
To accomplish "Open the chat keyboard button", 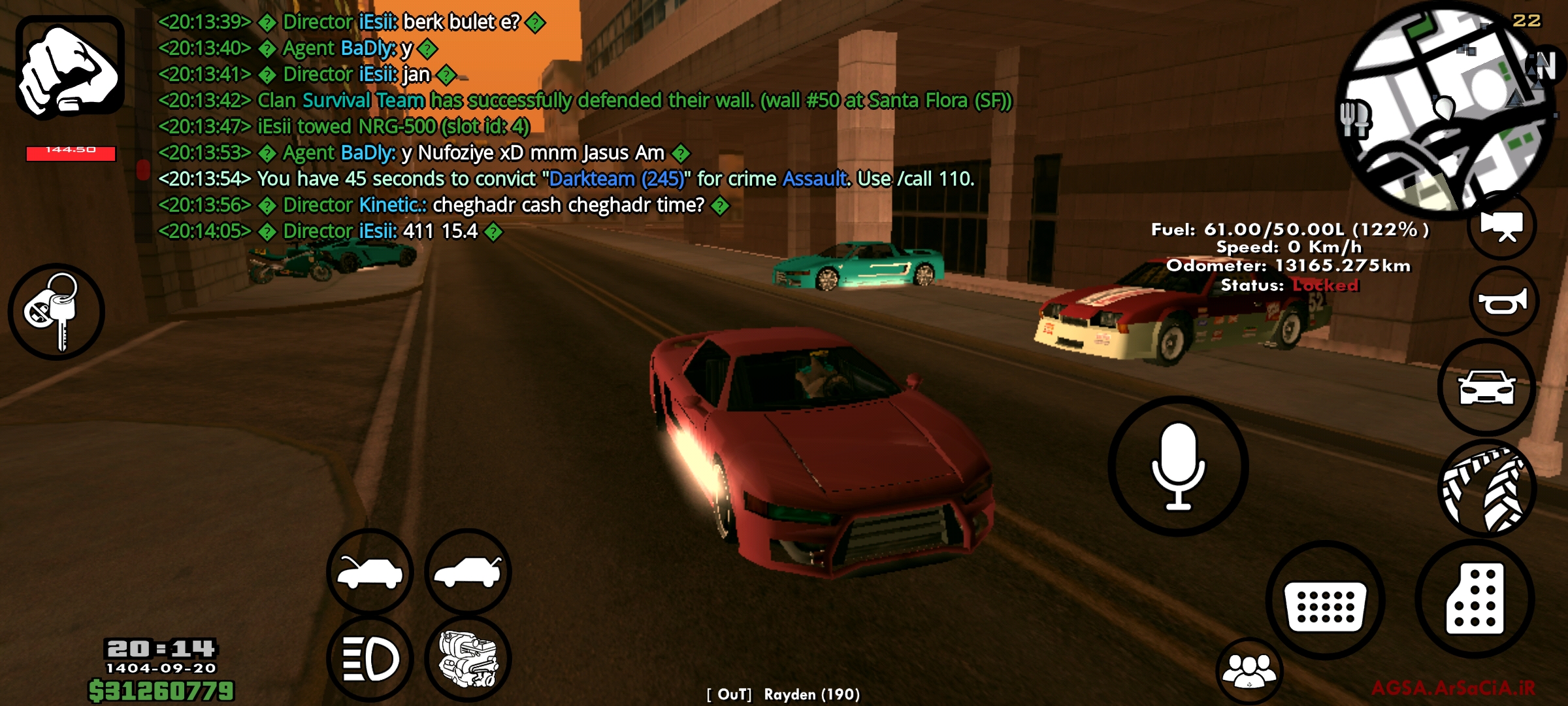I will (x=1325, y=600).
